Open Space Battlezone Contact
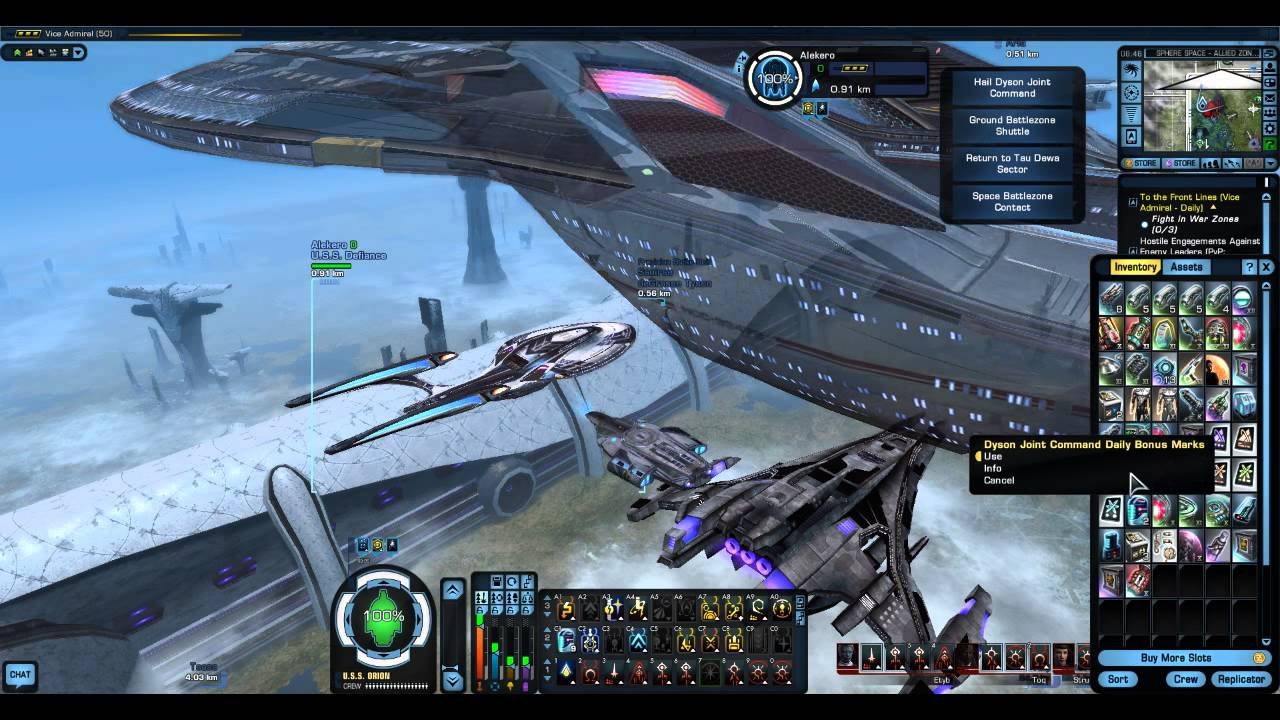The height and width of the screenshot is (720, 1280). (x=1012, y=202)
